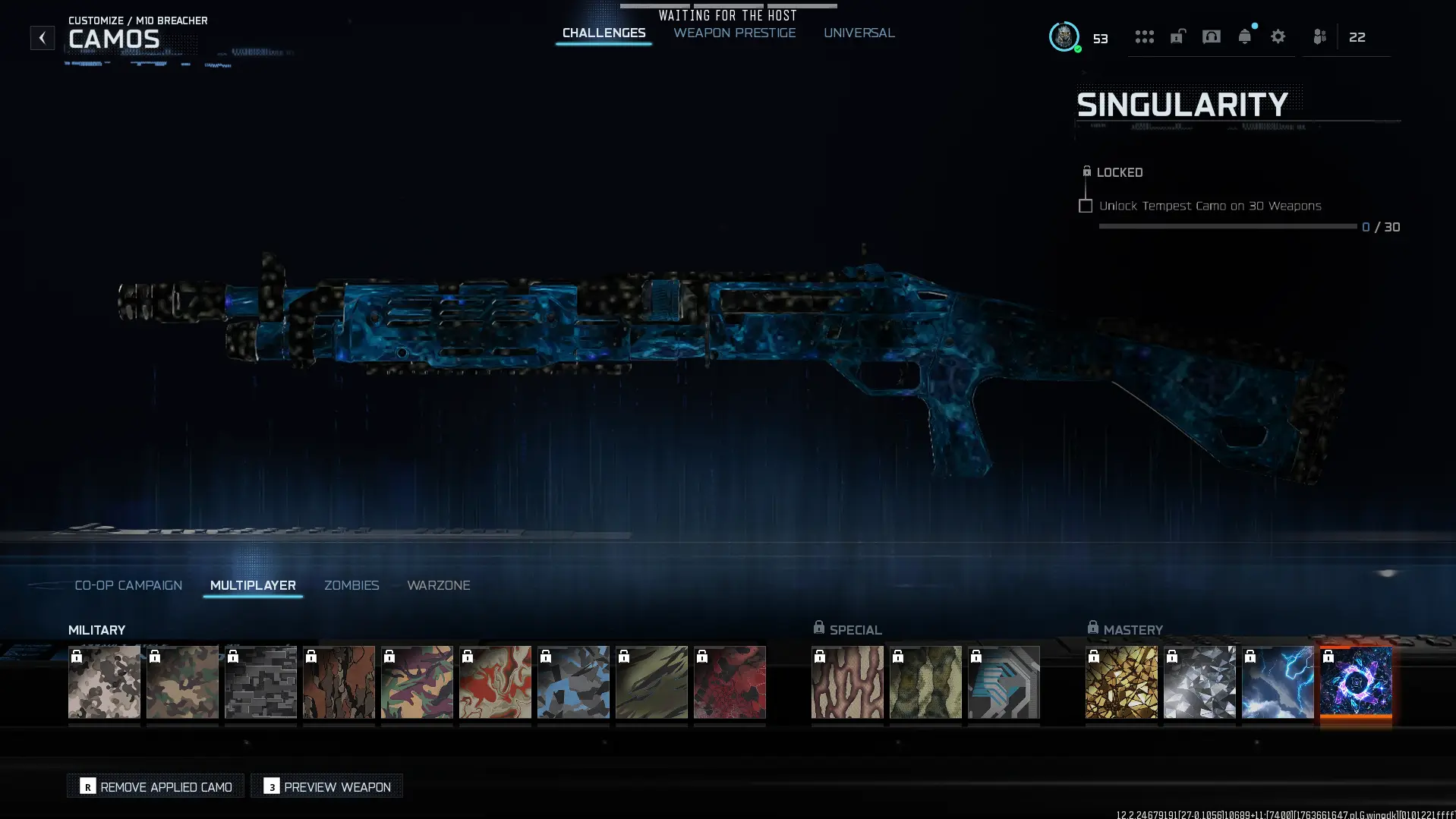1456x819 pixels.
Task: Open the notifications bell with blue dot
Action: pyautogui.click(x=1245, y=36)
